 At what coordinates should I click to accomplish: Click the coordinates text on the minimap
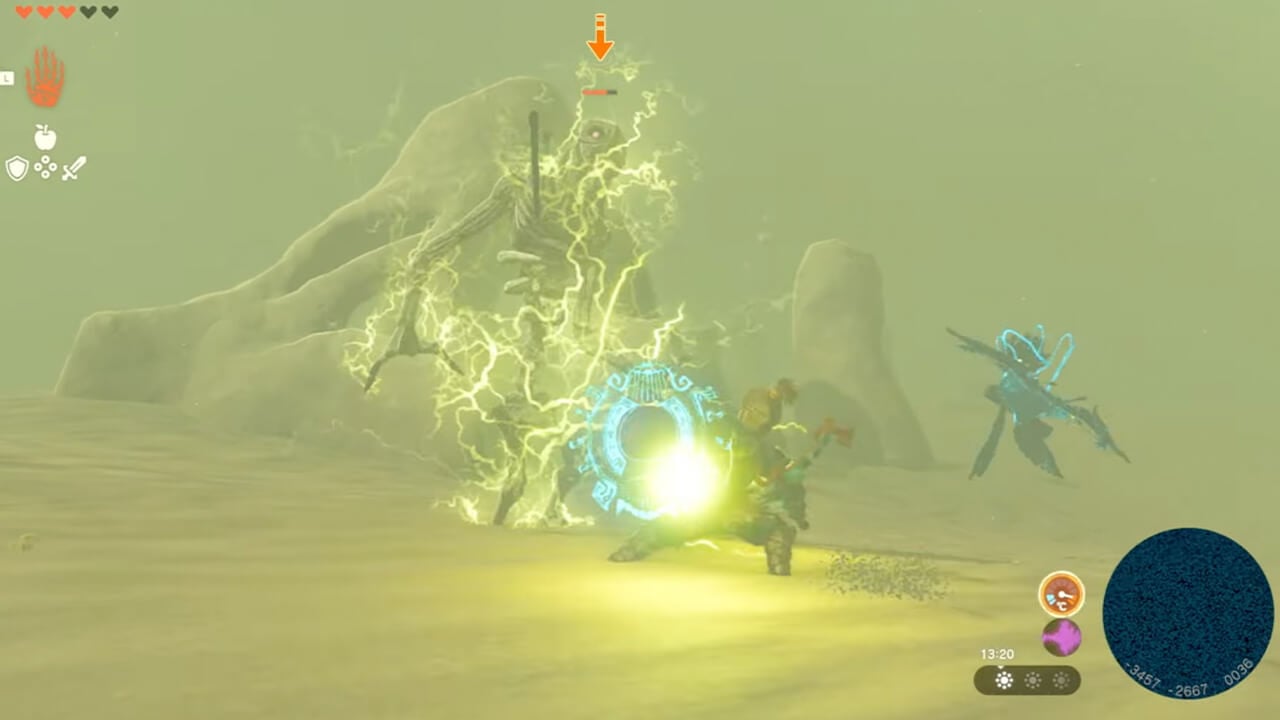click(x=1189, y=677)
